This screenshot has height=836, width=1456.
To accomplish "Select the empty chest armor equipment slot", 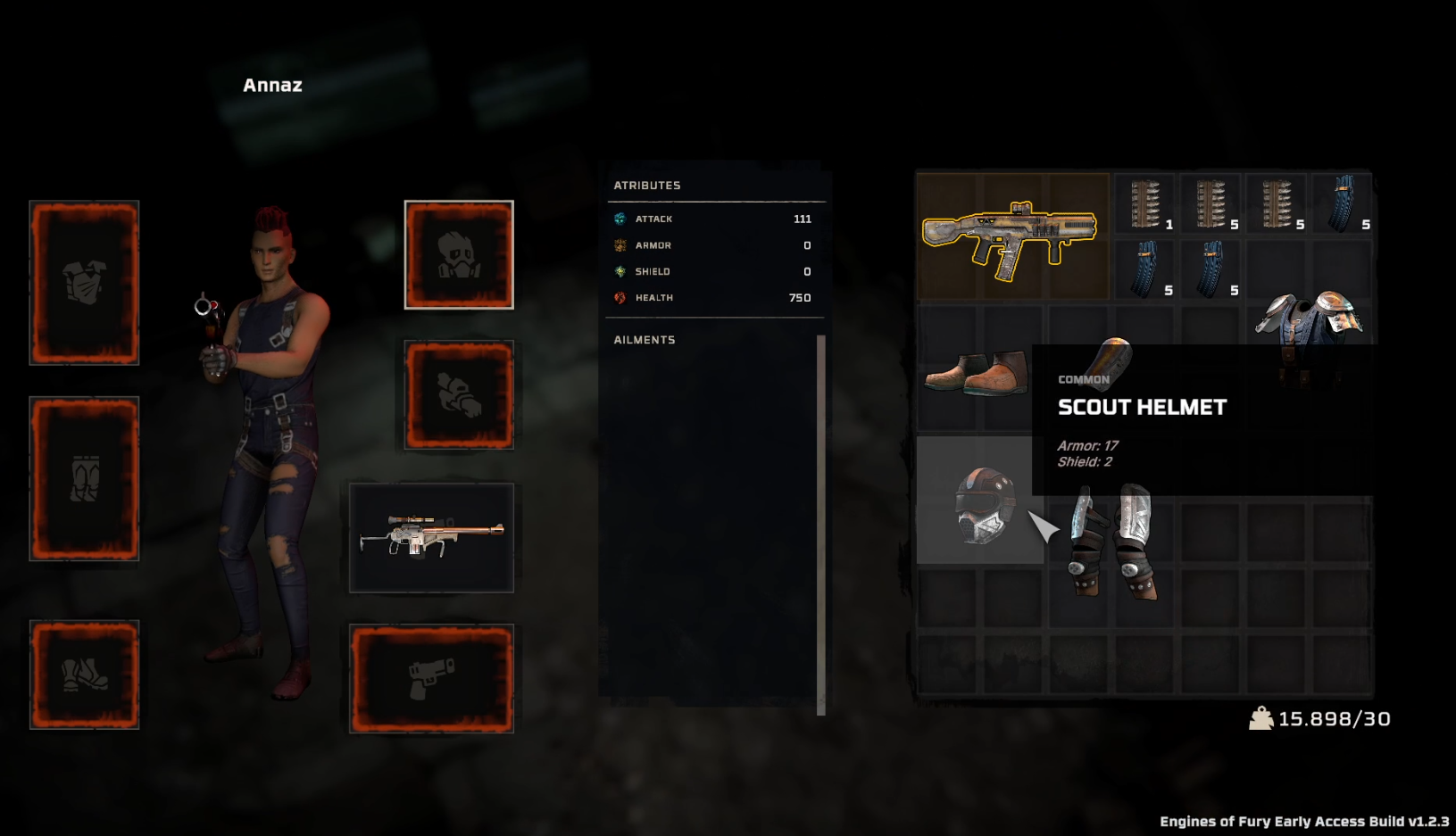I will [x=85, y=282].
